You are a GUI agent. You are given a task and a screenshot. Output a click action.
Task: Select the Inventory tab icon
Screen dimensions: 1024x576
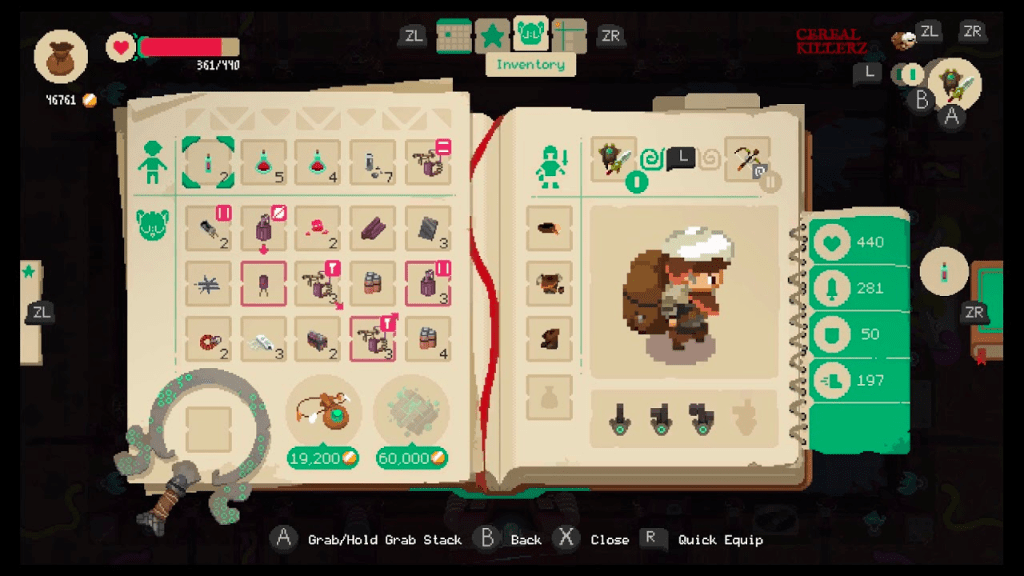530,36
